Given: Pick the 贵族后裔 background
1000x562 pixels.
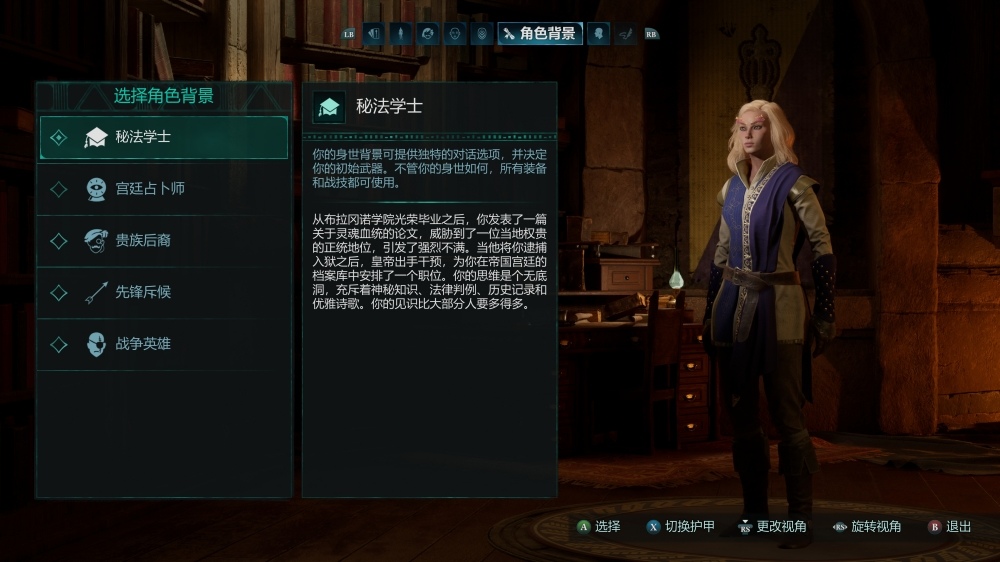Looking at the screenshot, I should coord(163,241).
